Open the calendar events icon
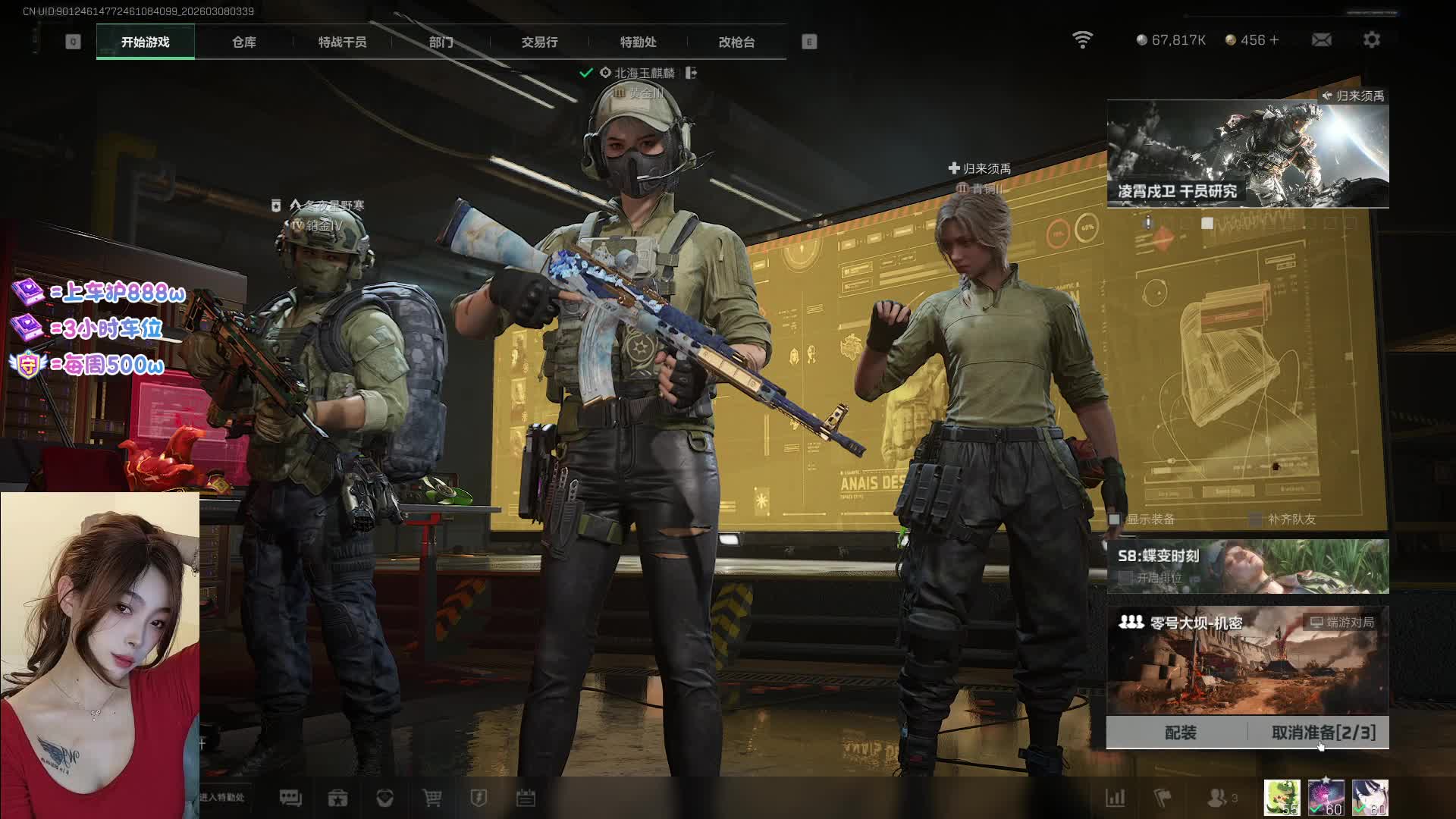This screenshot has width=1456, height=819. 526,798
